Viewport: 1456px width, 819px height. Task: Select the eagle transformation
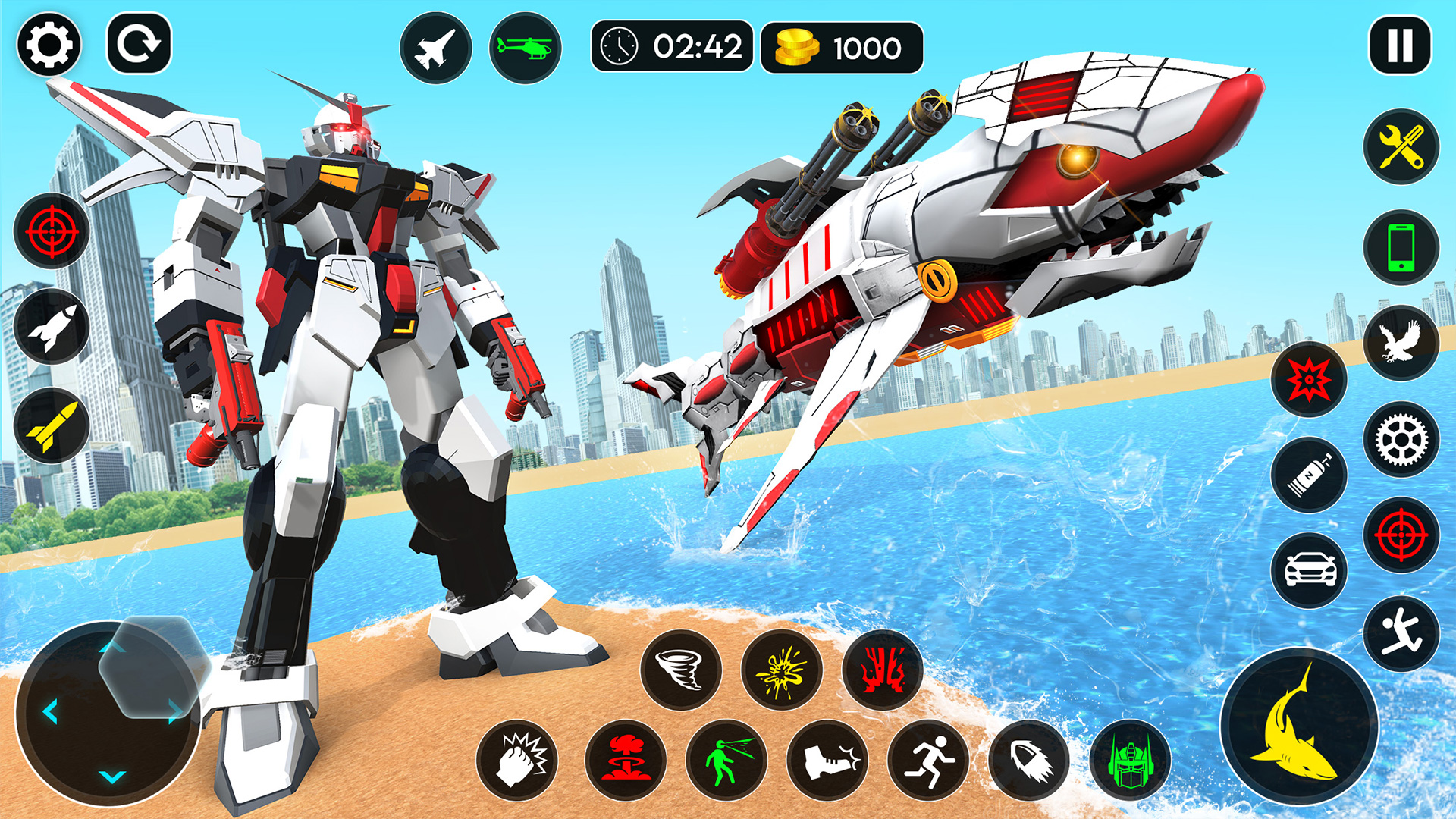coord(1402,344)
